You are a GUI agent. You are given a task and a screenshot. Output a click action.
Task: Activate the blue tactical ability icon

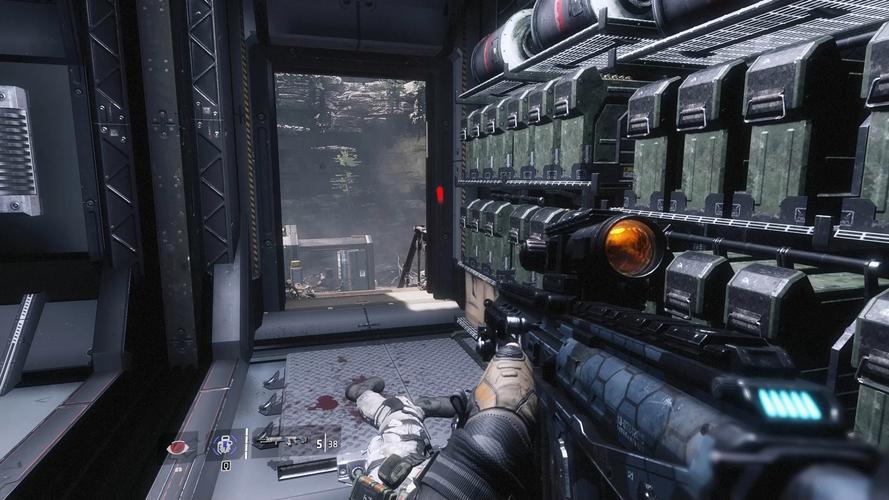(x=224, y=445)
